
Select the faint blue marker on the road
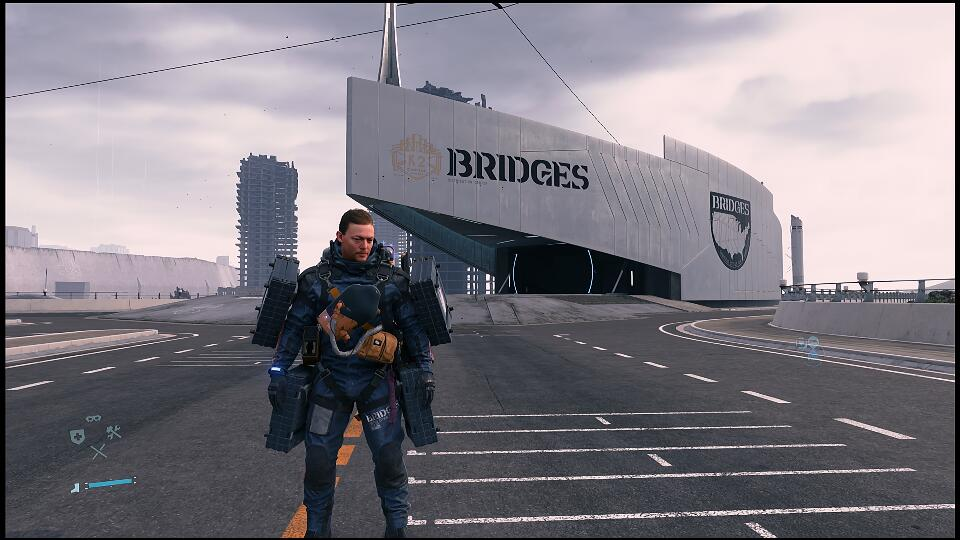point(808,346)
